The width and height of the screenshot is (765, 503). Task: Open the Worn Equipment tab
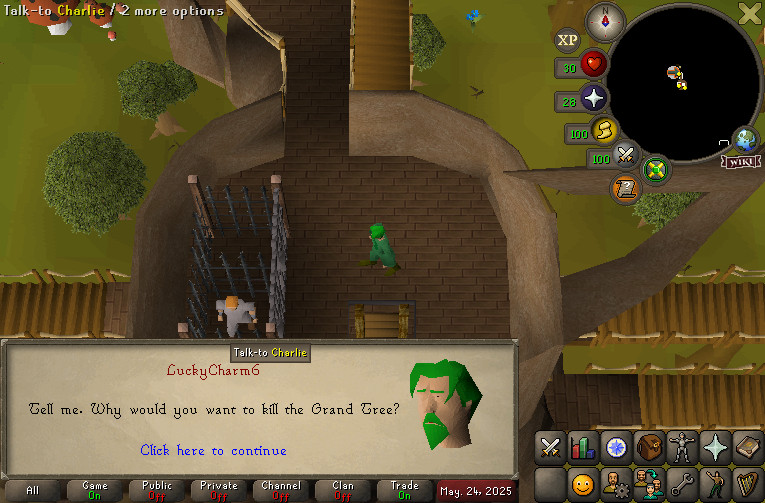(x=681, y=448)
